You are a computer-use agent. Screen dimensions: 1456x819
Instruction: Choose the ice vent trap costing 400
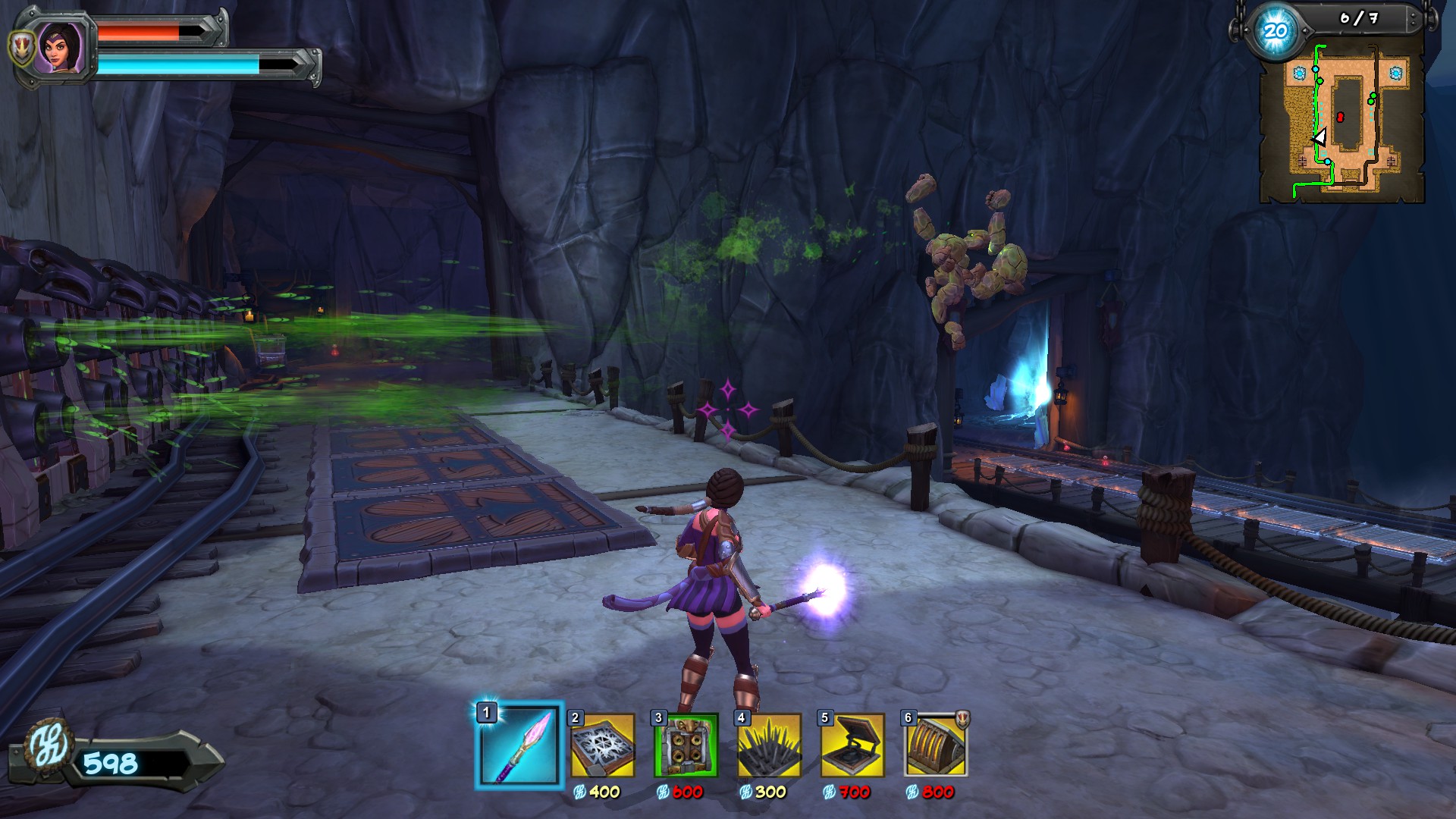(x=603, y=746)
